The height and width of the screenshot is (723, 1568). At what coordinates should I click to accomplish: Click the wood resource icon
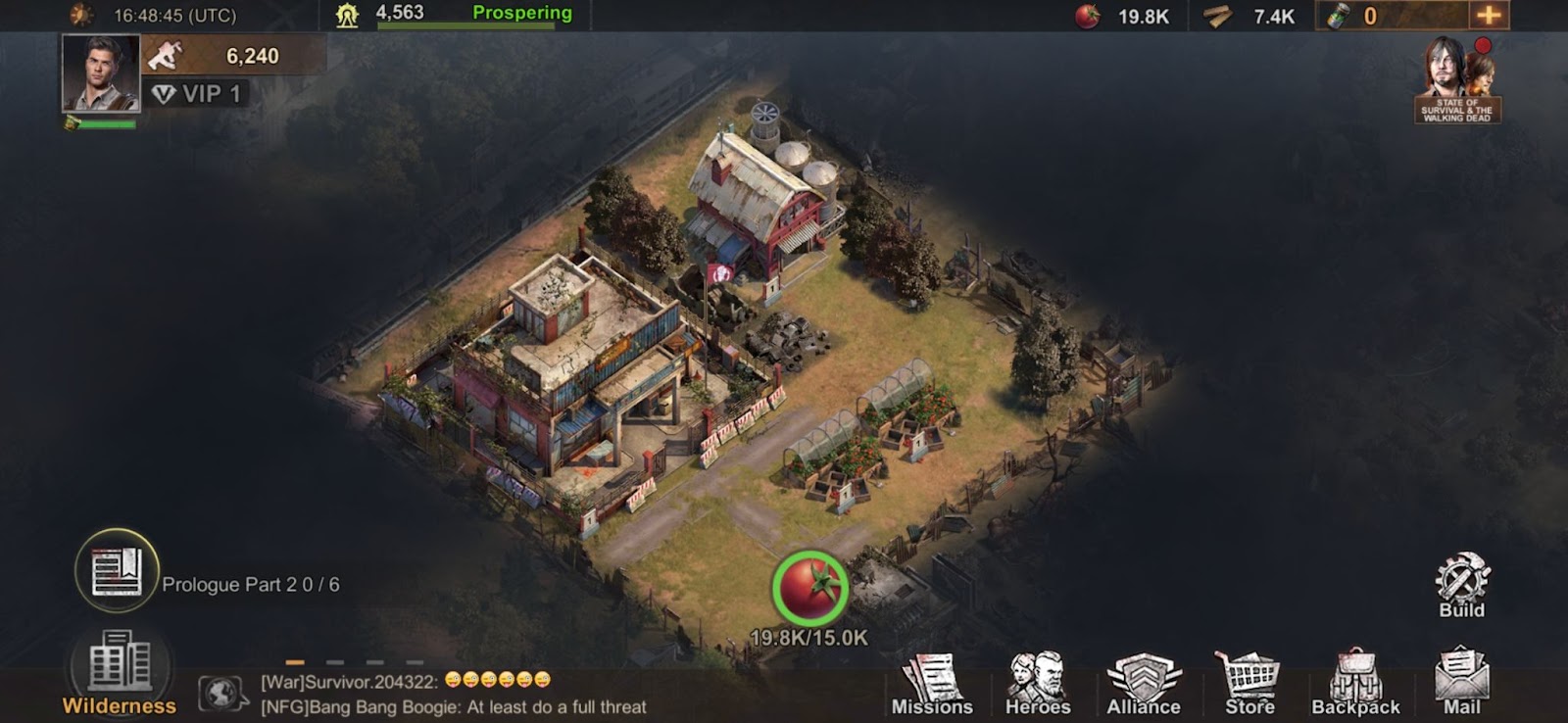click(x=1218, y=17)
